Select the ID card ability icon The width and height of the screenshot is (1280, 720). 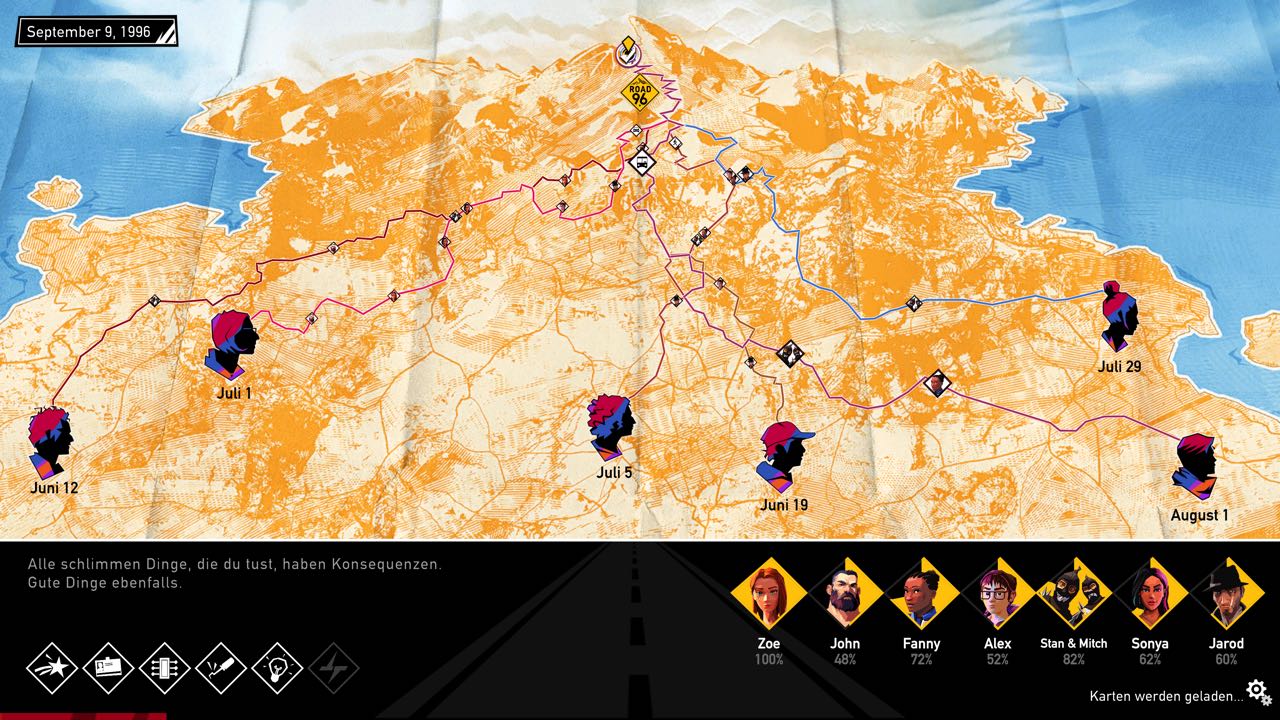point(108,667)
